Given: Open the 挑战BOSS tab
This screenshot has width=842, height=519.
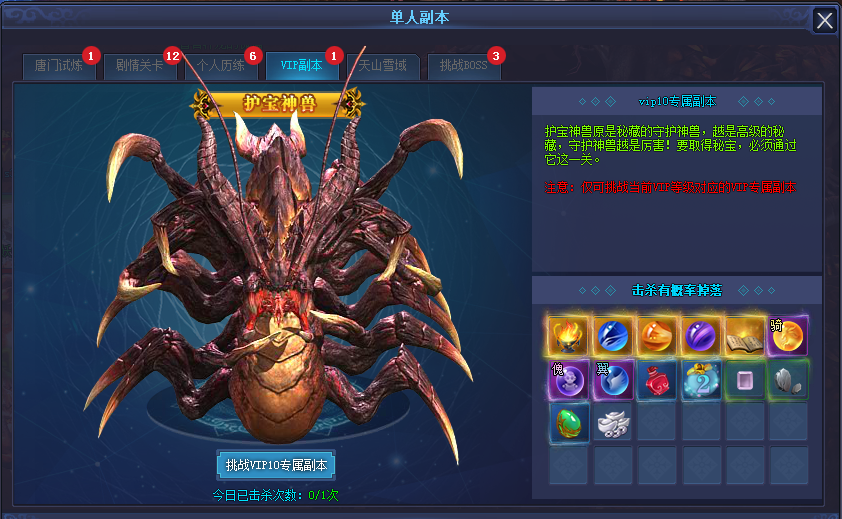Looking at the screenshot, I should [x=463, y=67].
